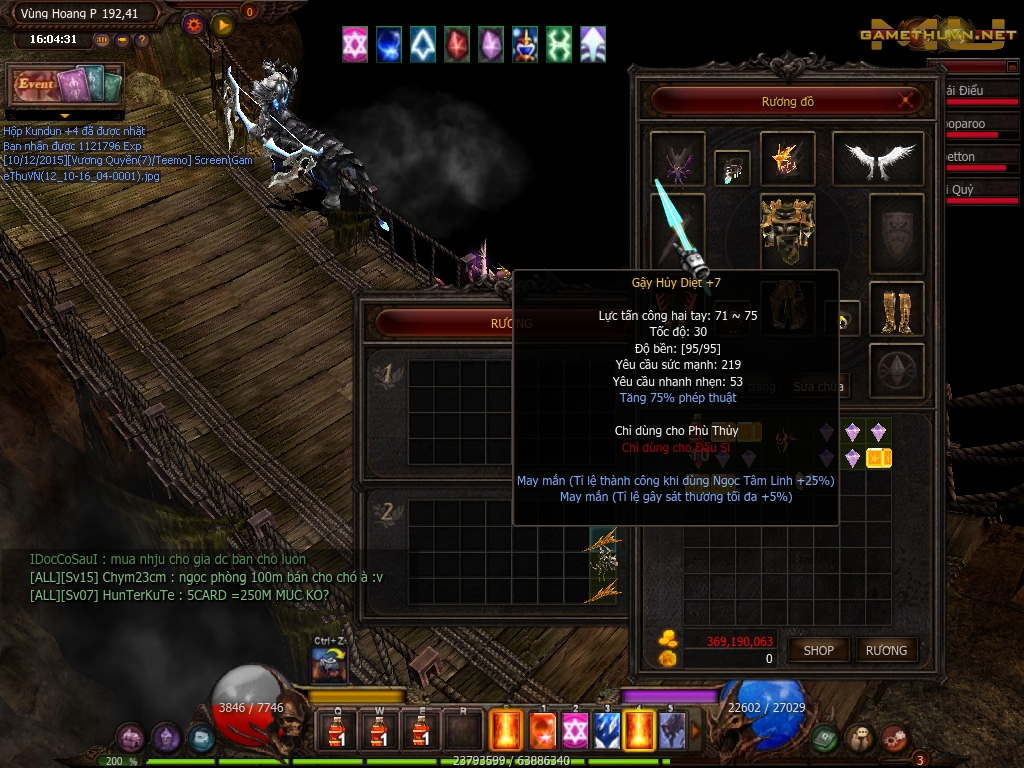
Task: Close the Rương đồ inventory window
Action: (x=906, y=101)
